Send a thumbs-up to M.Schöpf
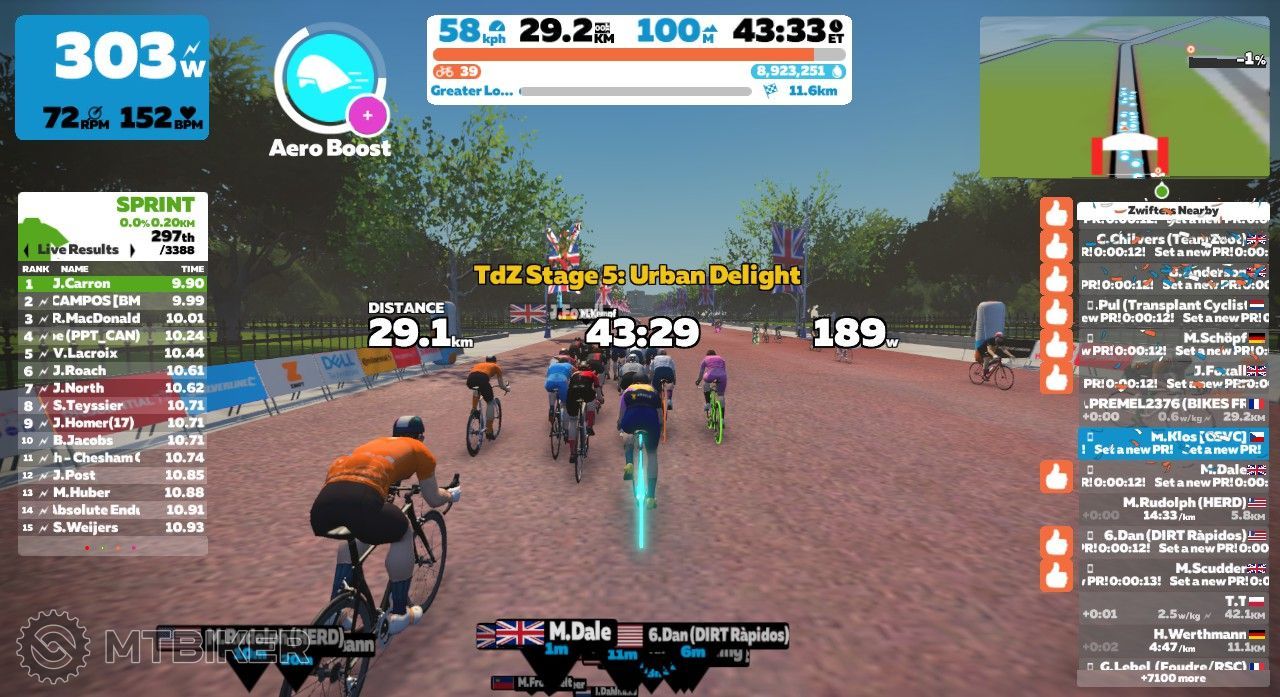The width and height of the screenshot is (1280, 697). pos(1056,345)
